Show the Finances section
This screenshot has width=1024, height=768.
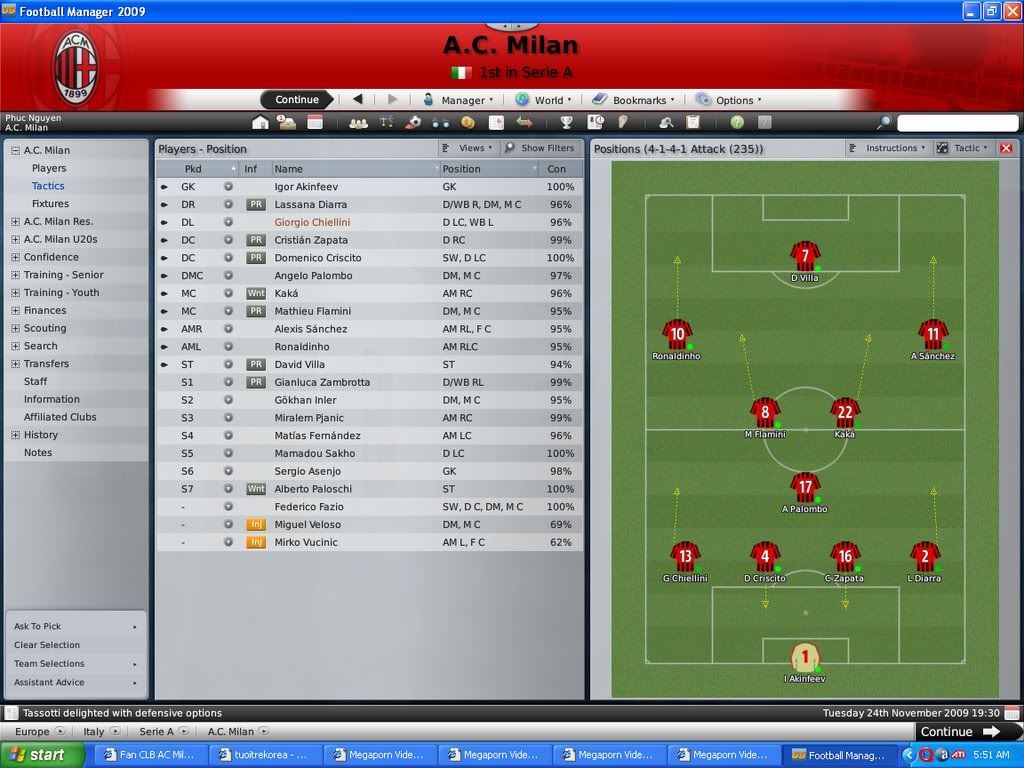pos(45,310)
